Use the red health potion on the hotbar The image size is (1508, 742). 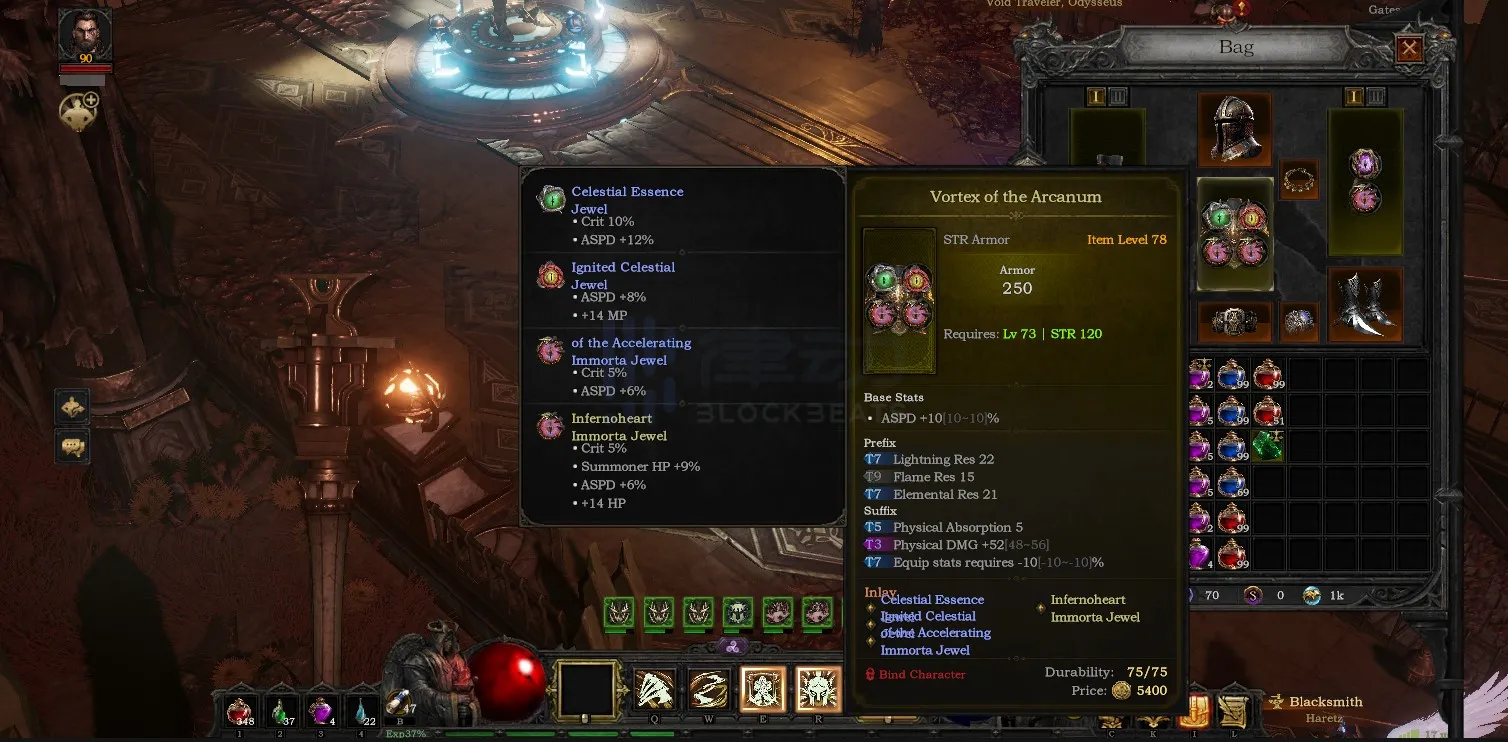240,711
